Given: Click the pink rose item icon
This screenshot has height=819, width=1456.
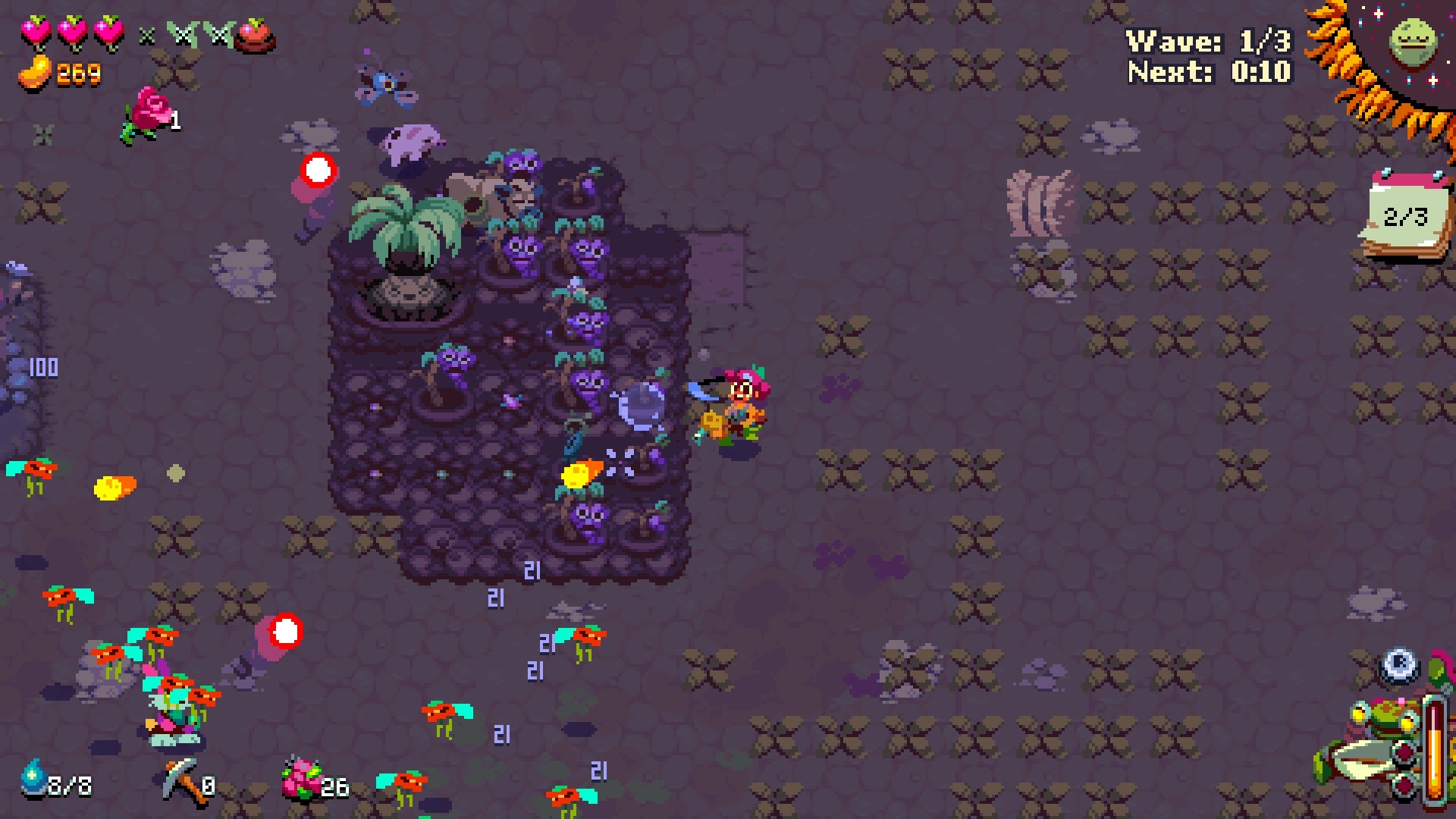Looking at the screenshot, I should pos(149,112).
